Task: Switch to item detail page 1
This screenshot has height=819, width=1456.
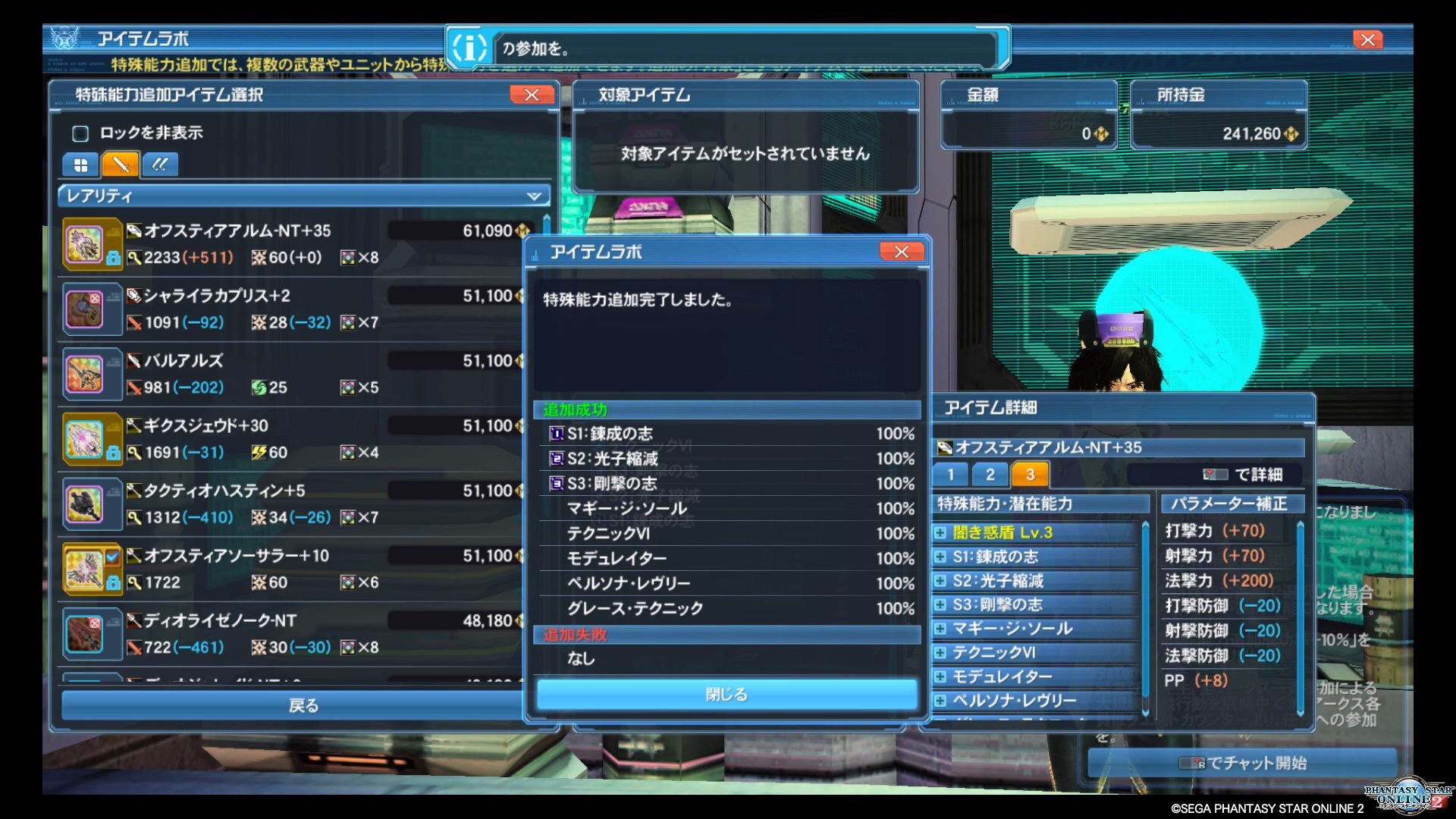Action: click(x=950, y=475)
